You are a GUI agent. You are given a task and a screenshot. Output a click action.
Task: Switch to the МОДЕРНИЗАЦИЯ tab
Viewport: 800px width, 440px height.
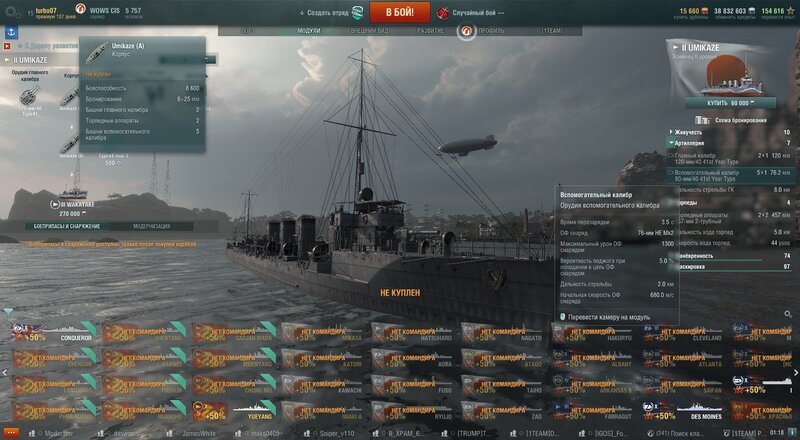pyautogui.click(x=151, y=227)
